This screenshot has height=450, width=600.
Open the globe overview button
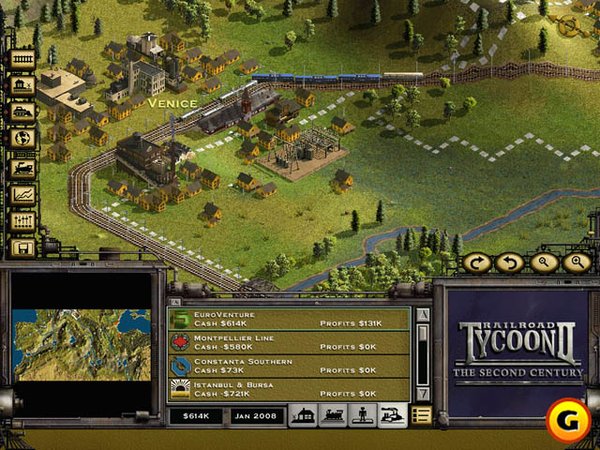coord(22,139)
